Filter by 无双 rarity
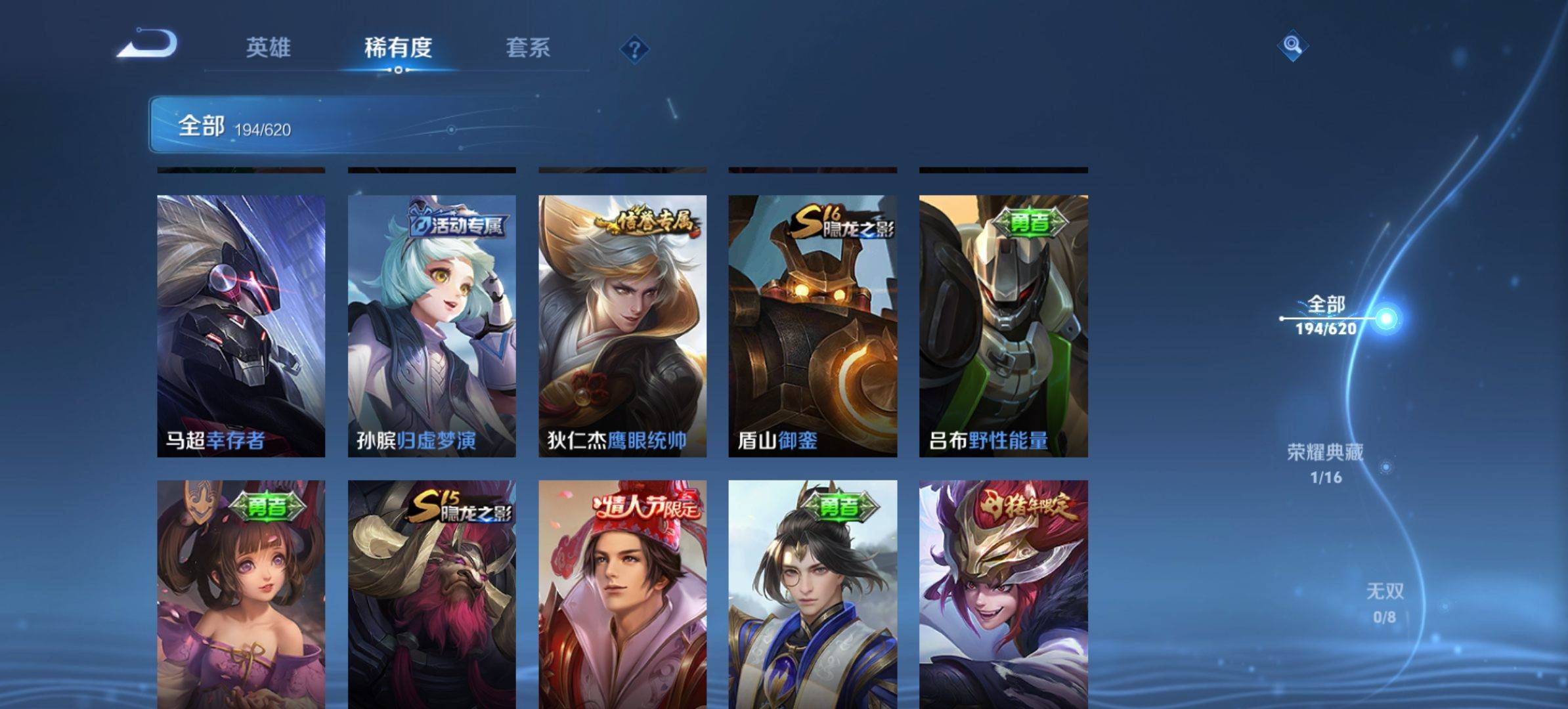 point(1385,603)
